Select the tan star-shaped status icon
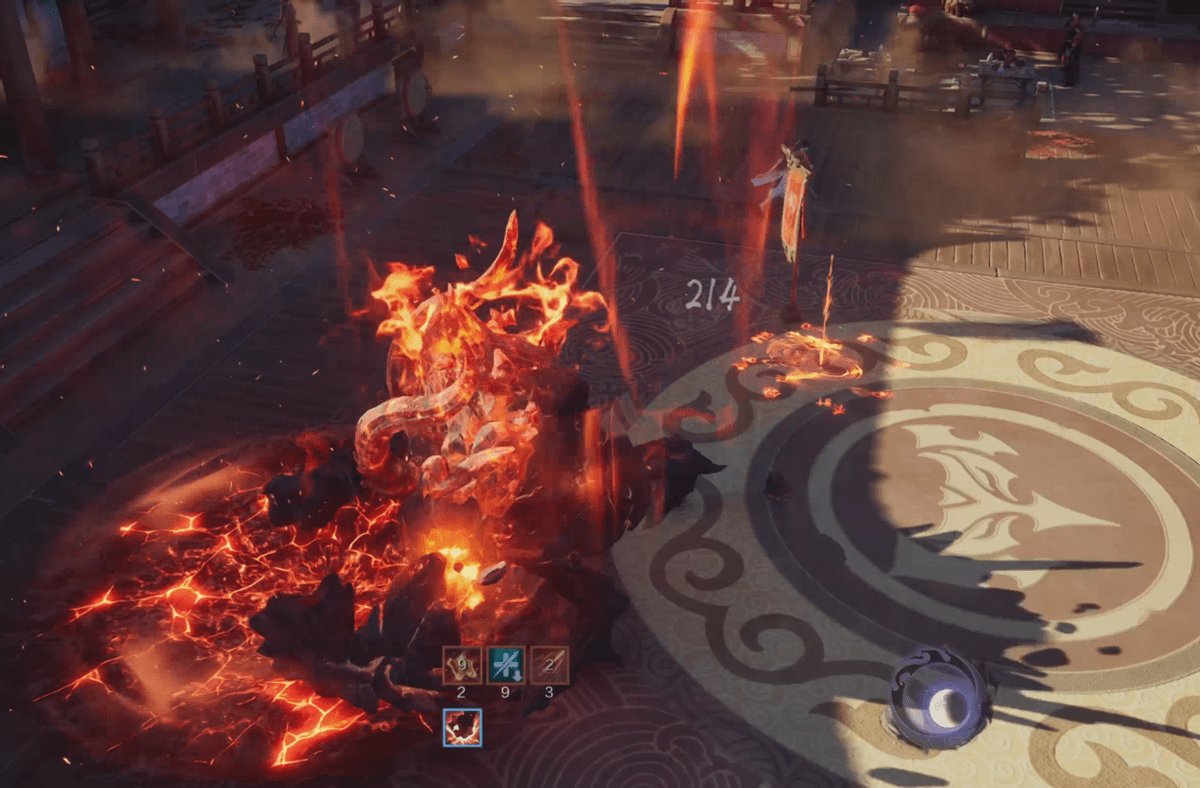 click(462, 665)
